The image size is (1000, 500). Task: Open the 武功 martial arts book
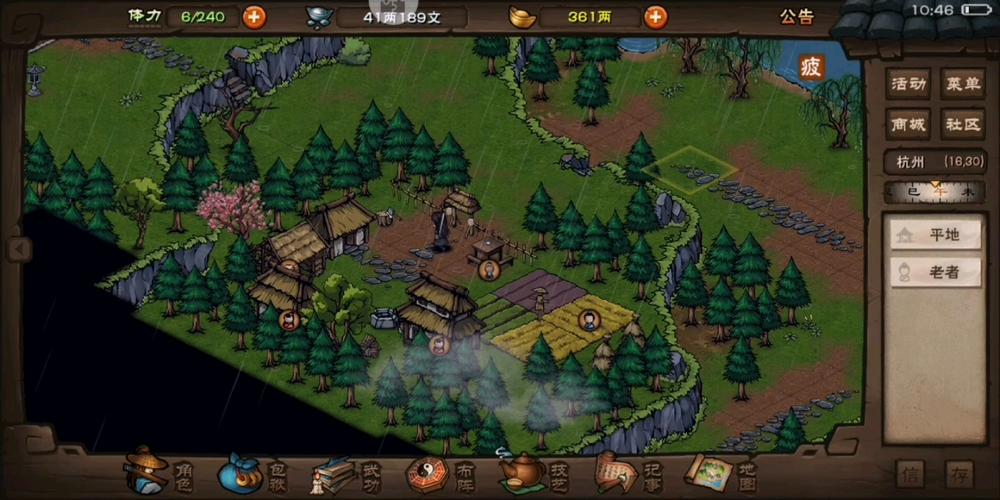click(x=347, y=471)
